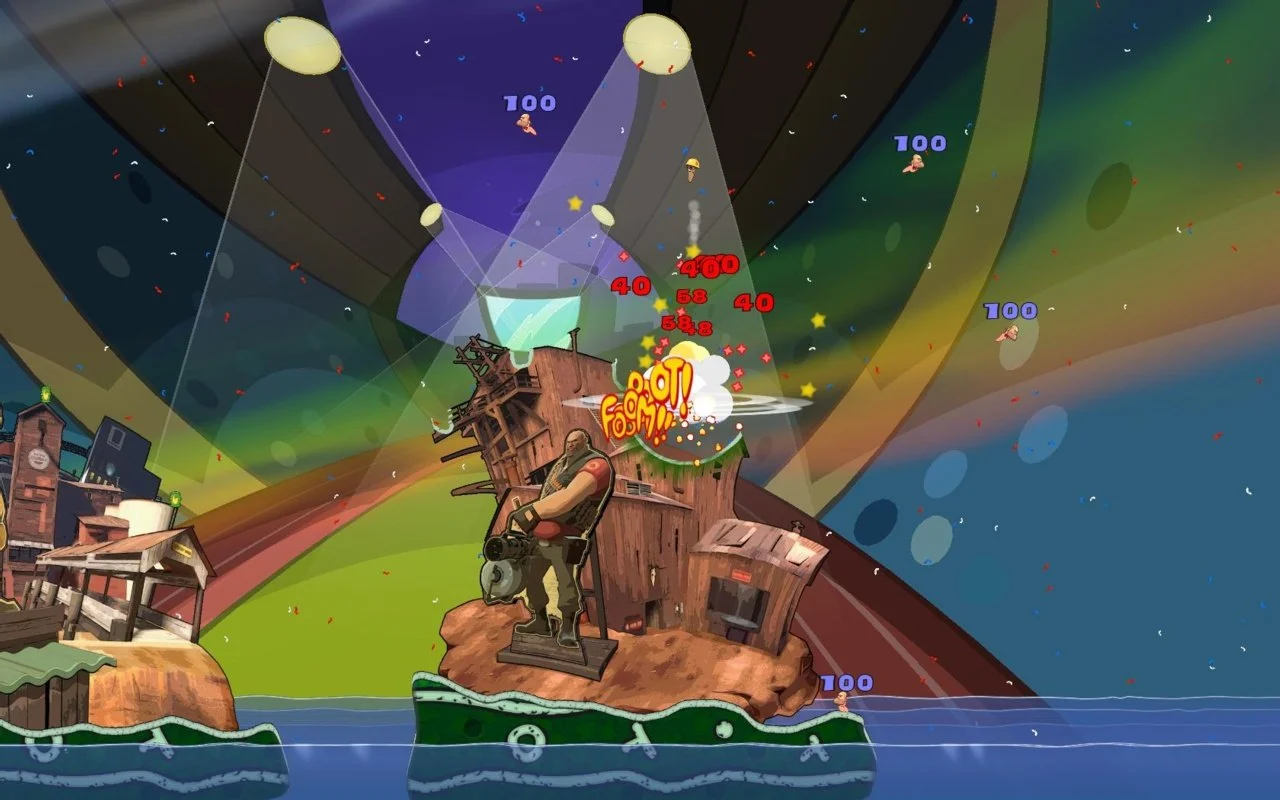This screenshot has height=800, width=1280.
Task: Click the red 400 damage number
Action: tap(706, 266)
